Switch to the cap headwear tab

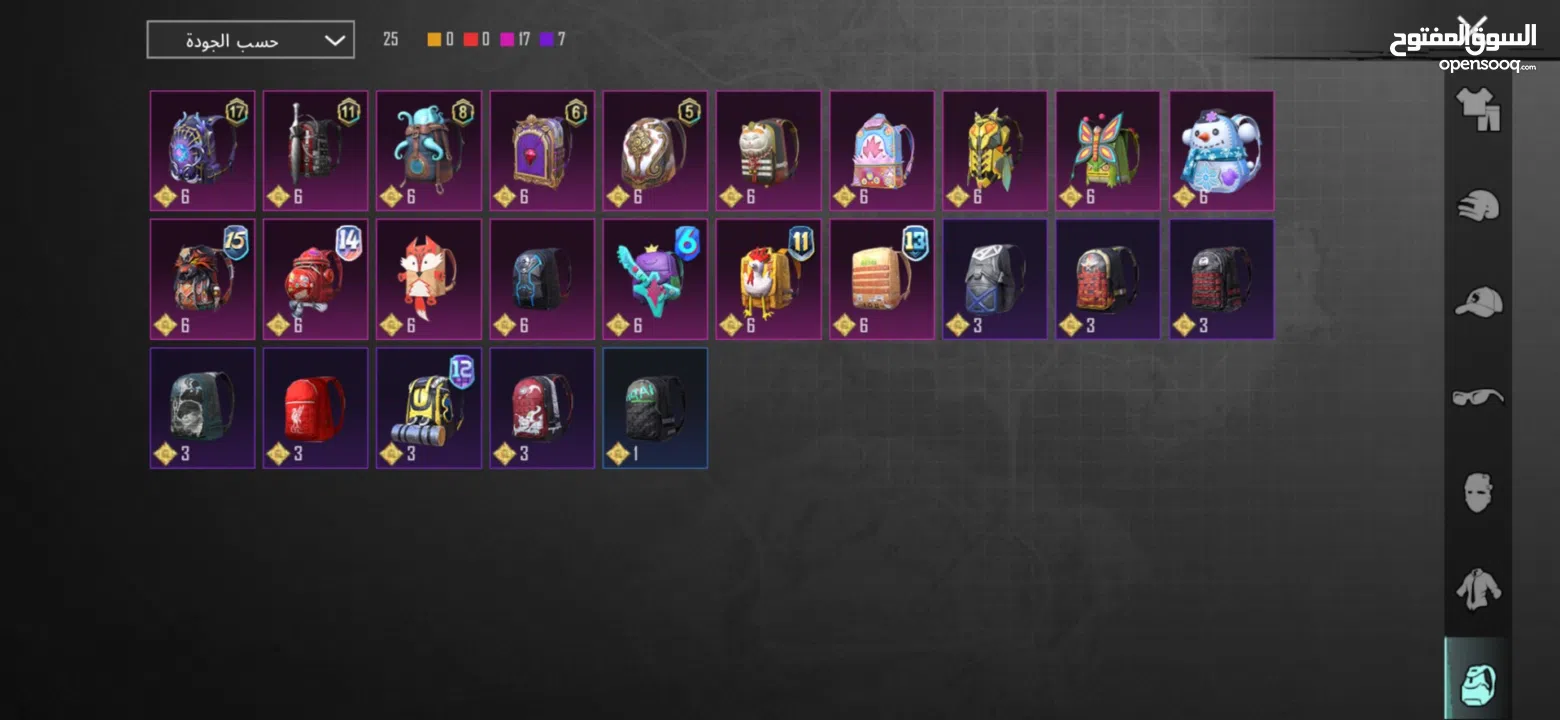[x=1477, y=301]
